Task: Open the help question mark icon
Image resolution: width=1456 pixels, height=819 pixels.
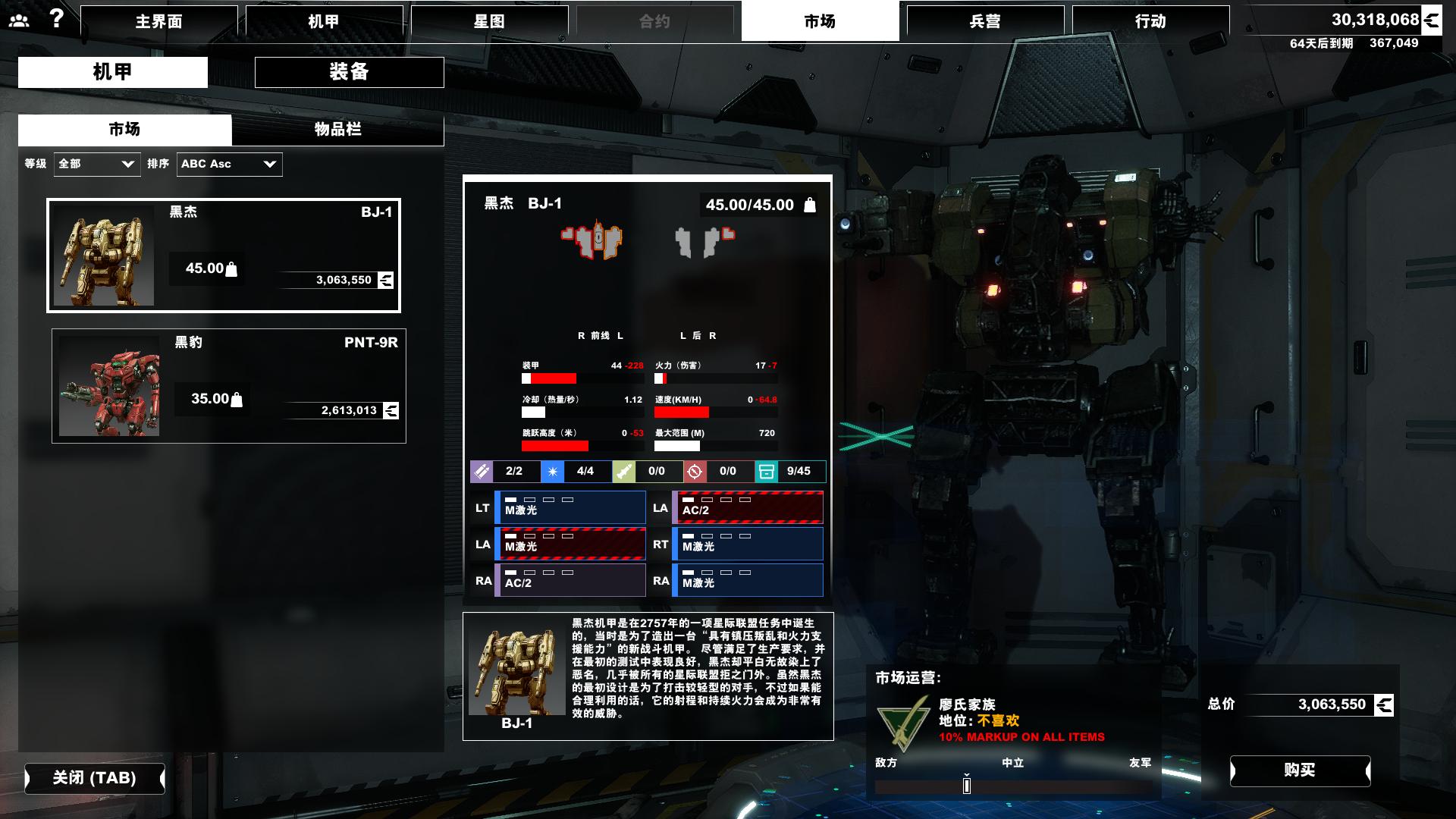Action: 54,18
